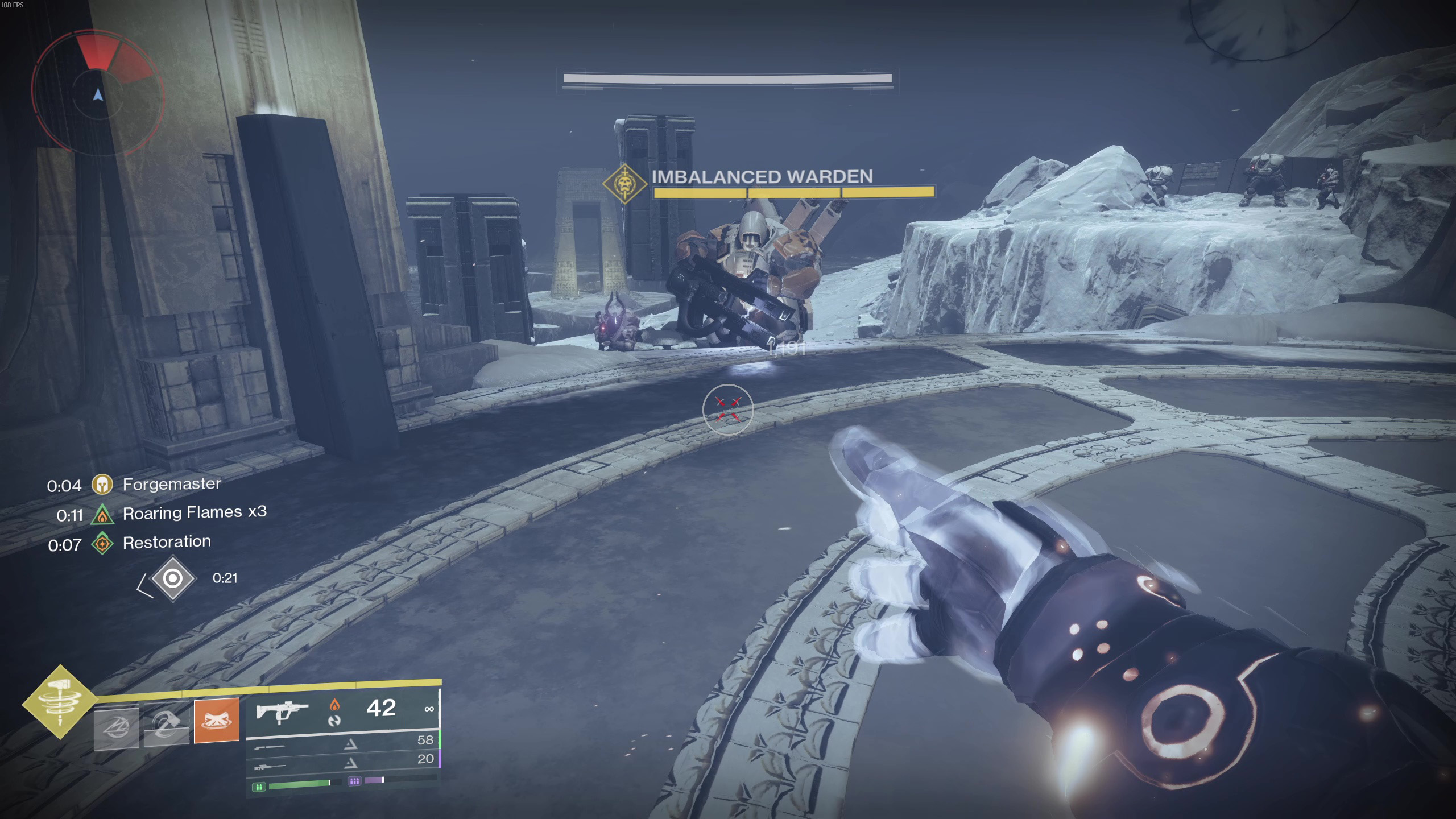This screenshot has width=1456, height=819.
Task: Use the throwing hammer melee ability
Action: click(x=167, y=723)
